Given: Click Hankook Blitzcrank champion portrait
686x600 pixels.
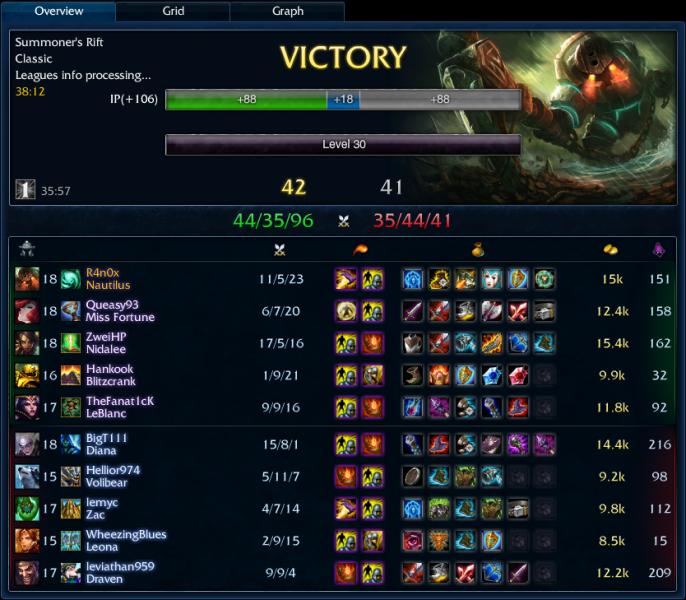Looking at the screenshot, I should click(27, 375).
